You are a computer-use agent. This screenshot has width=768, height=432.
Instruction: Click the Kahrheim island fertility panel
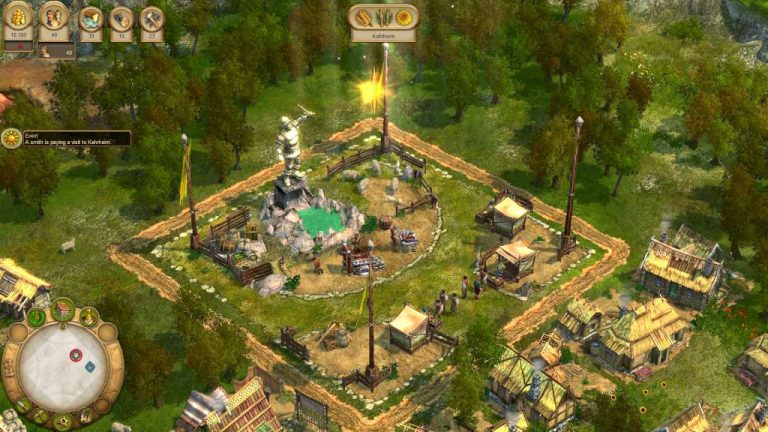(383, 18)
